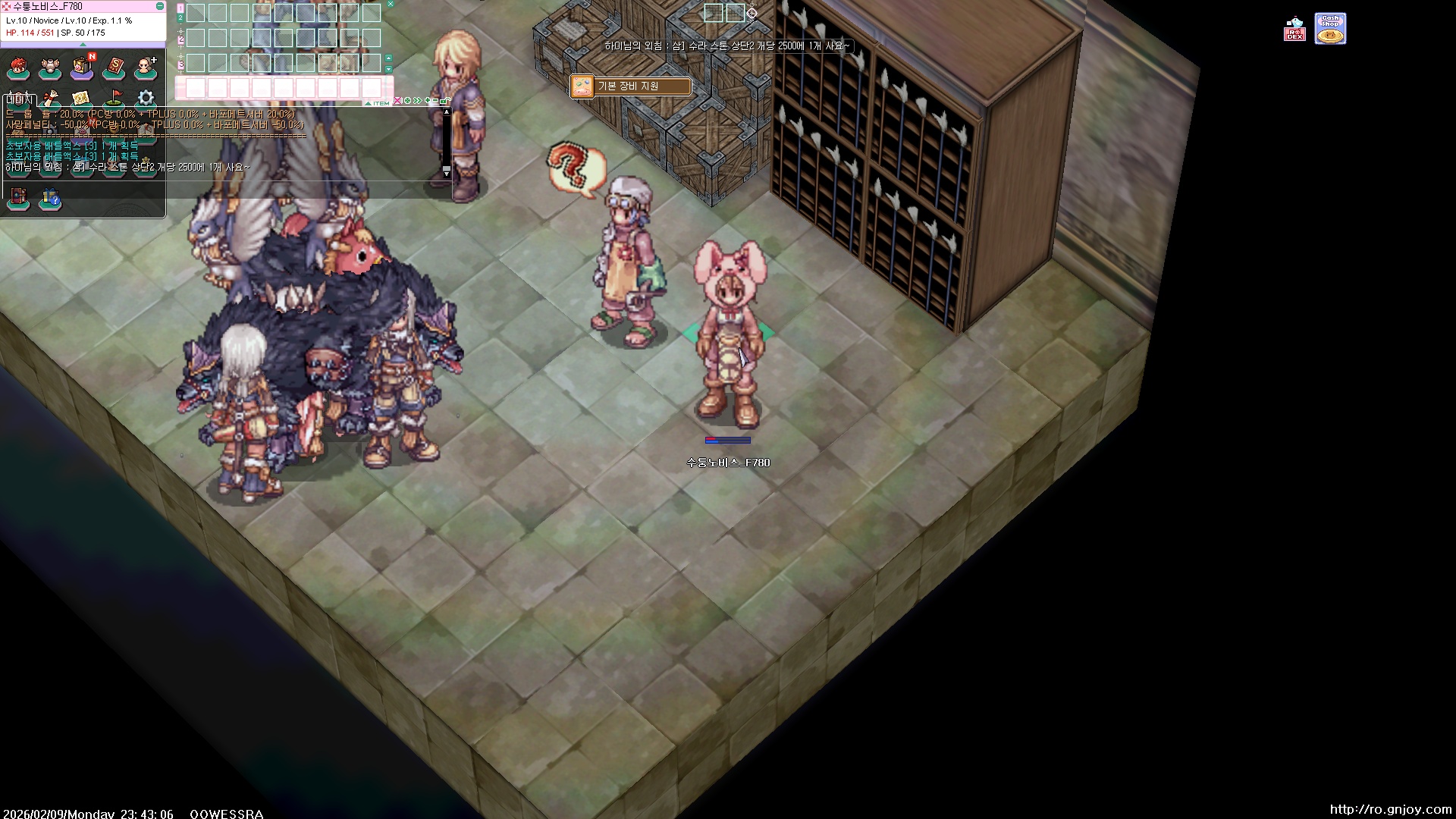Click the ITEM label under the pink bar
The height and width of the screenshot is (819, 1456).
click(x=381, y=103)
